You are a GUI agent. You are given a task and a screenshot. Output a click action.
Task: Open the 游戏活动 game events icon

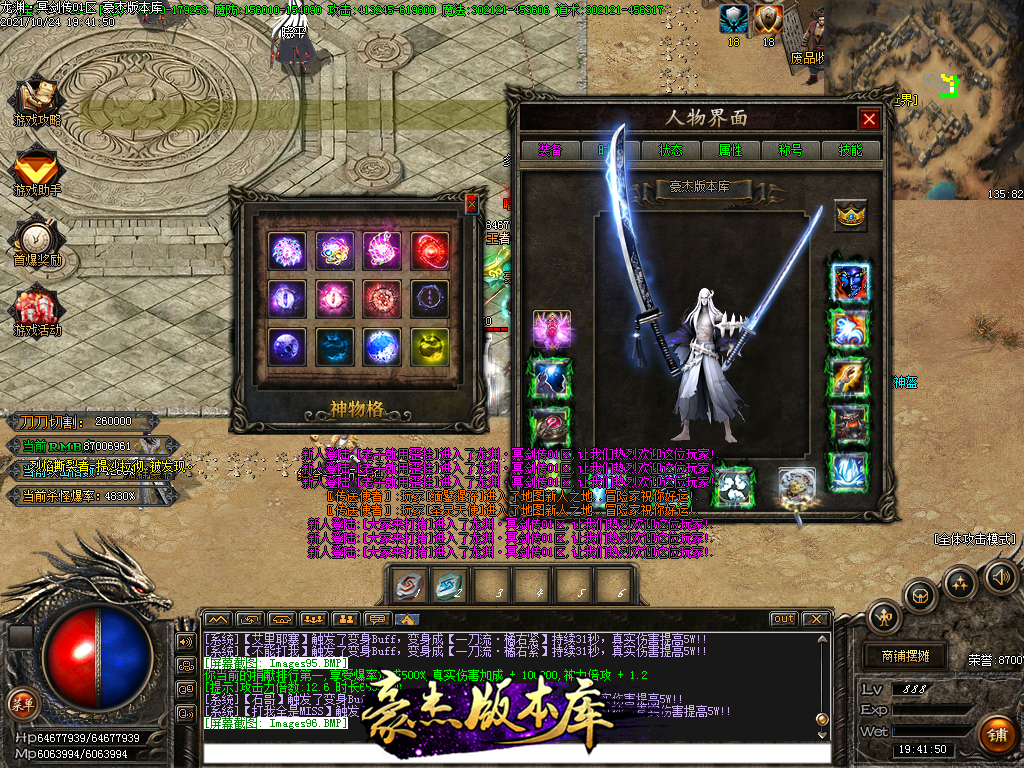pos(37,312)
